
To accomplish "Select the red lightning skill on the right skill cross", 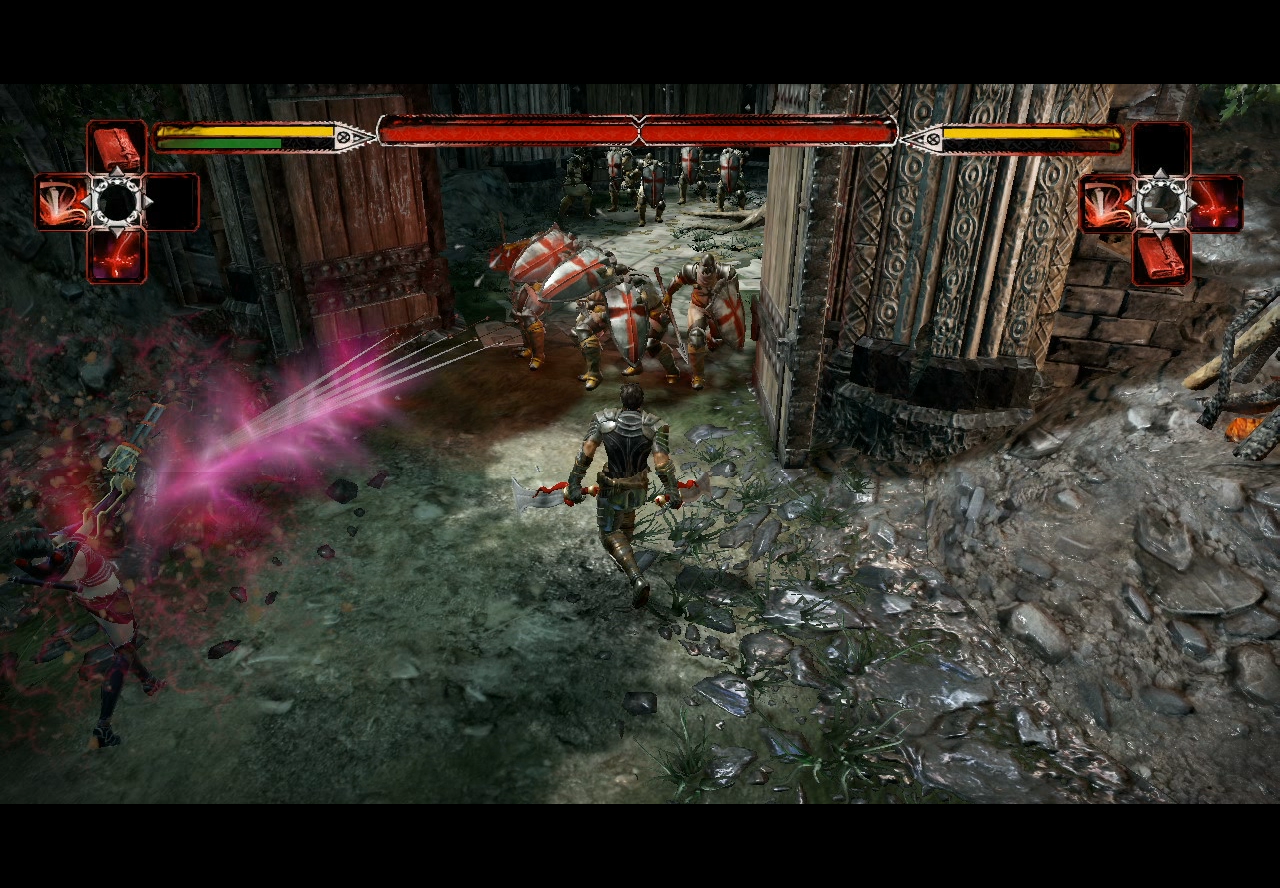I will tap(1216, 203).
